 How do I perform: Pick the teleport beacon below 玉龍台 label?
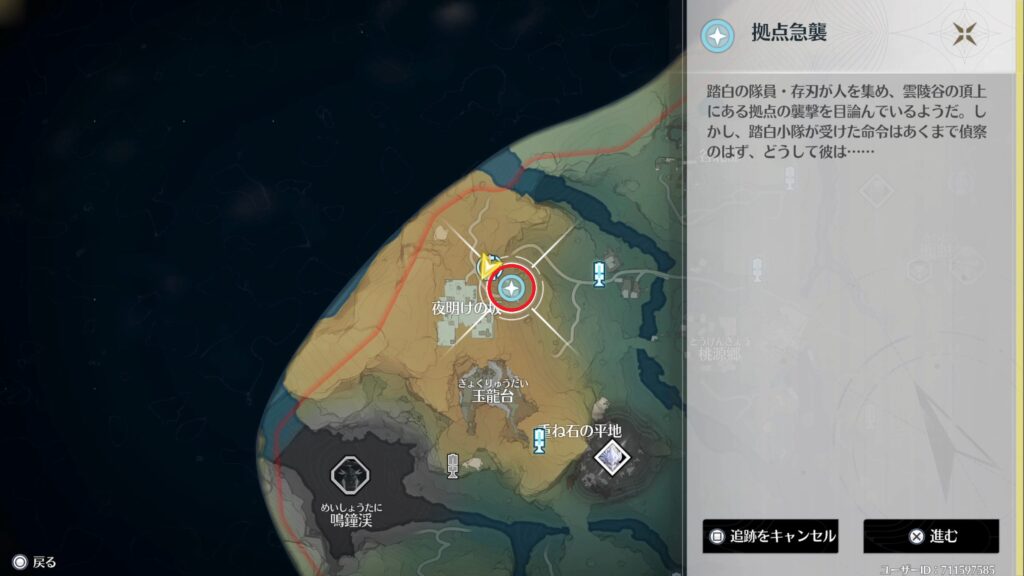pos(539,441)
